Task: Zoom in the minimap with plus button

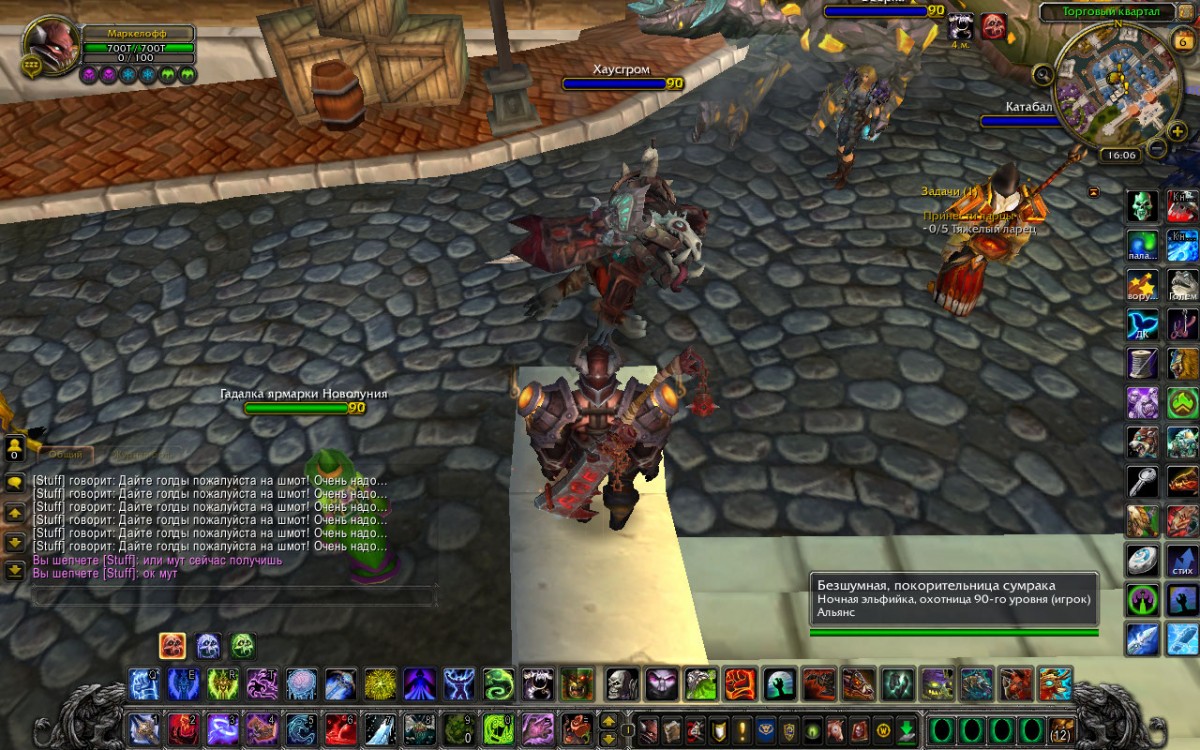Action: pyautogui.click(x=1178, y=130)
